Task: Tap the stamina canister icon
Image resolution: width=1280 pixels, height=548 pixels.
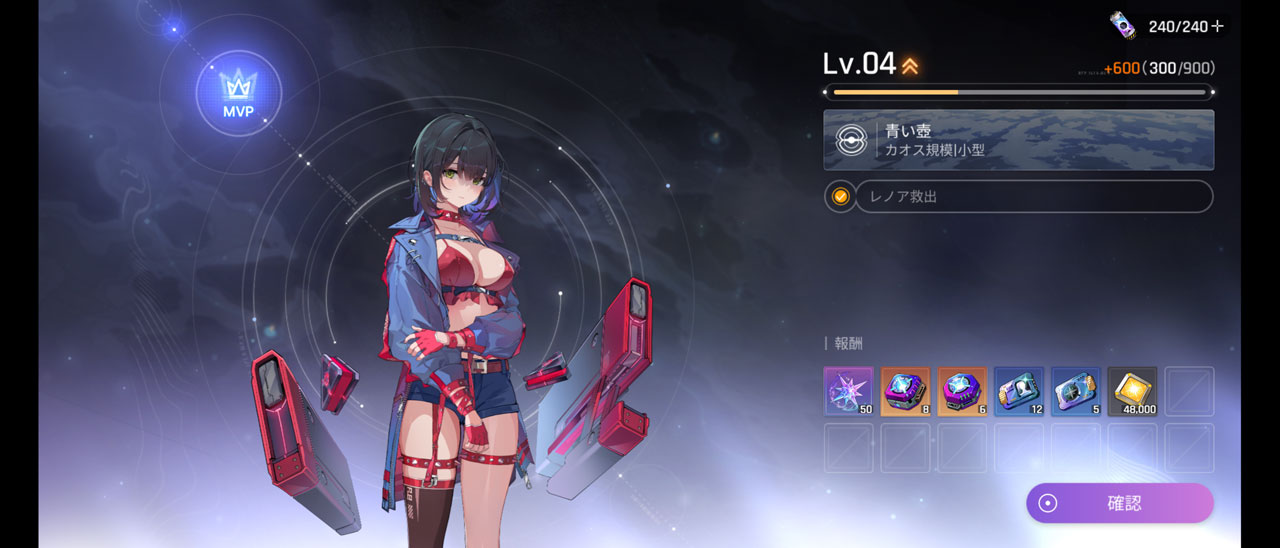Action: 1124,25
